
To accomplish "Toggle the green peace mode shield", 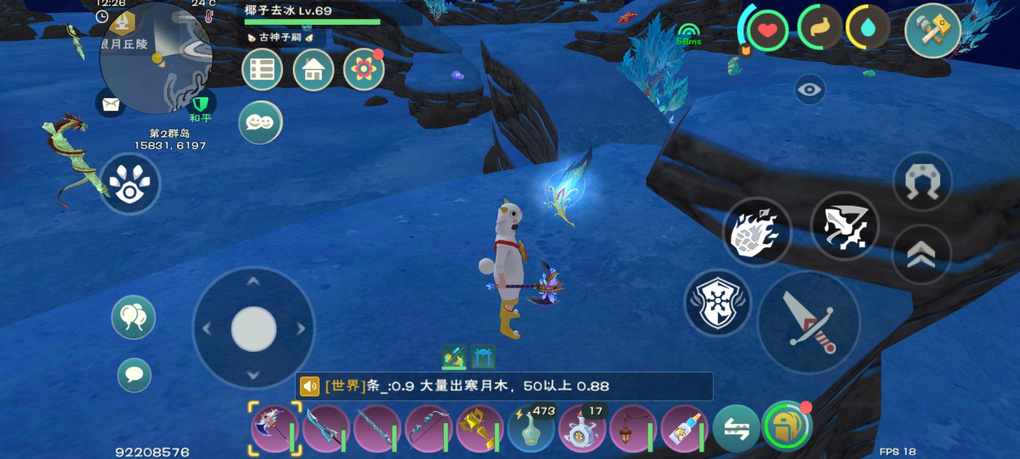I will pyautogui.click(x=202, y=103).
